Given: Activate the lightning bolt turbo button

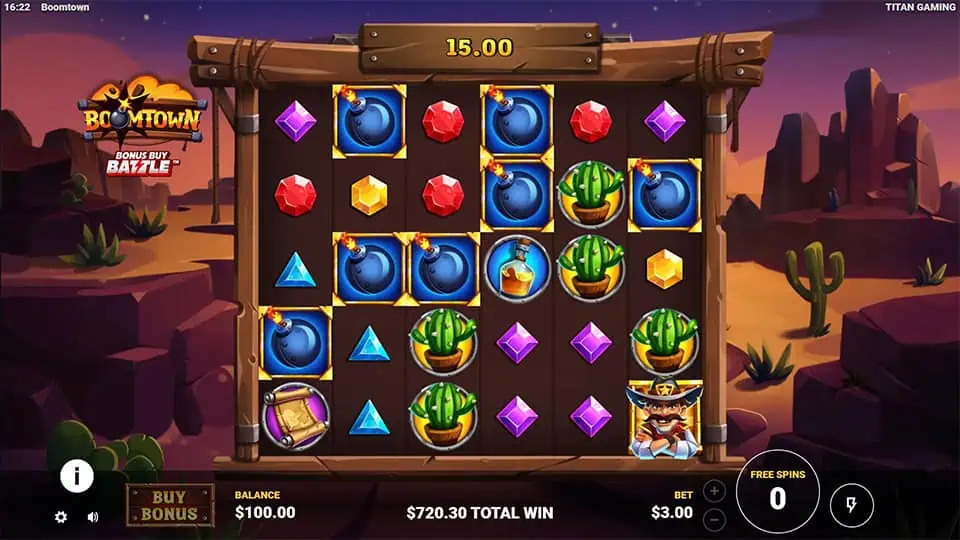Looking at the screenshot, I should pyautogui.click(x=851, y=504).
